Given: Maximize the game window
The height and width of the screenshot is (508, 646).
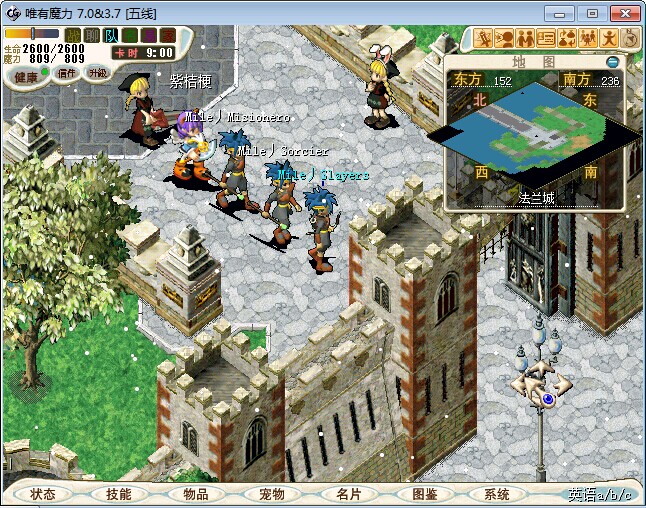Looking at the screenshot, I should tap(592, 13).
